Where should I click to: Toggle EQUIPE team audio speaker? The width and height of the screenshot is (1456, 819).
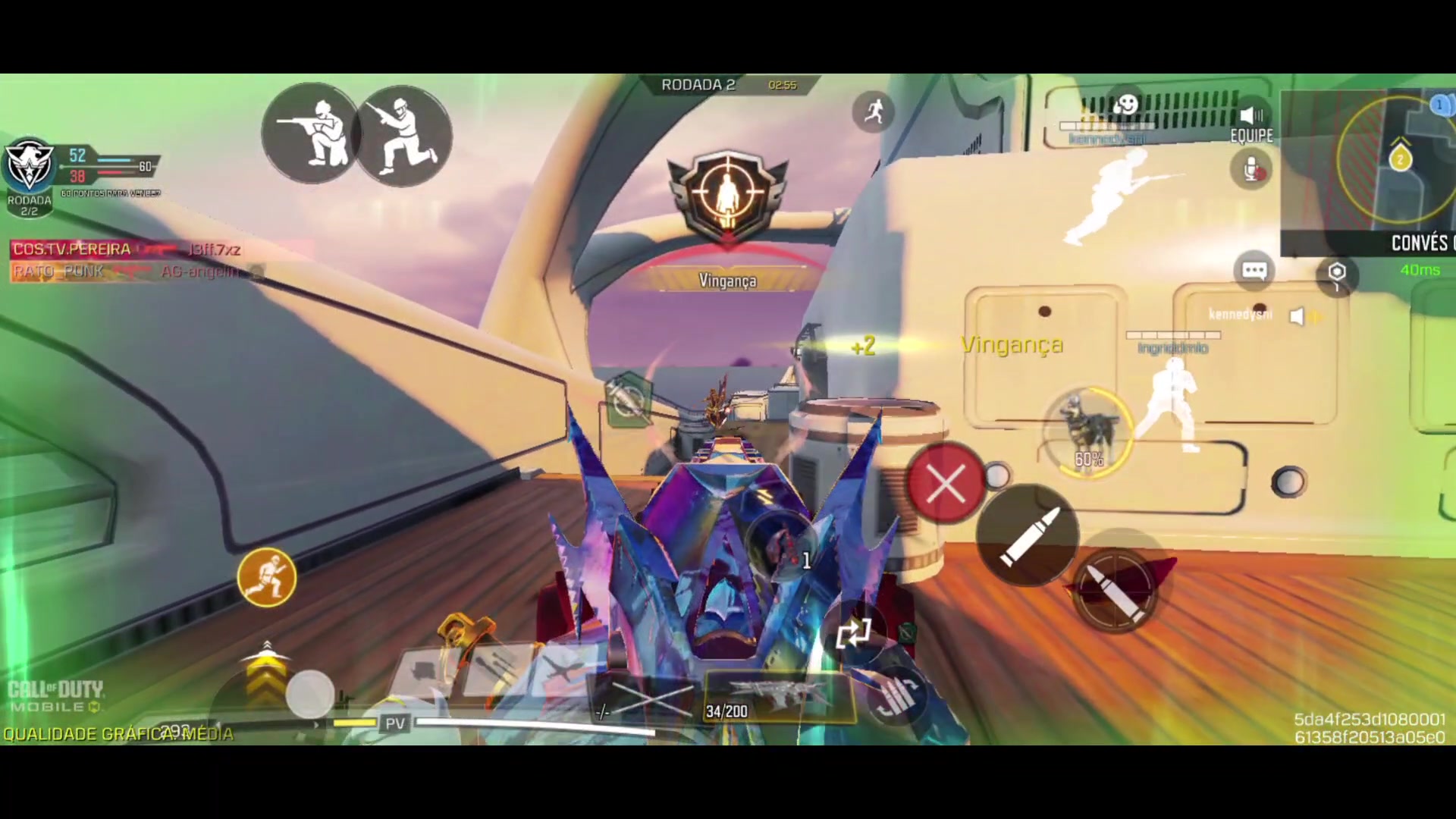click(x=1250, y=115)
